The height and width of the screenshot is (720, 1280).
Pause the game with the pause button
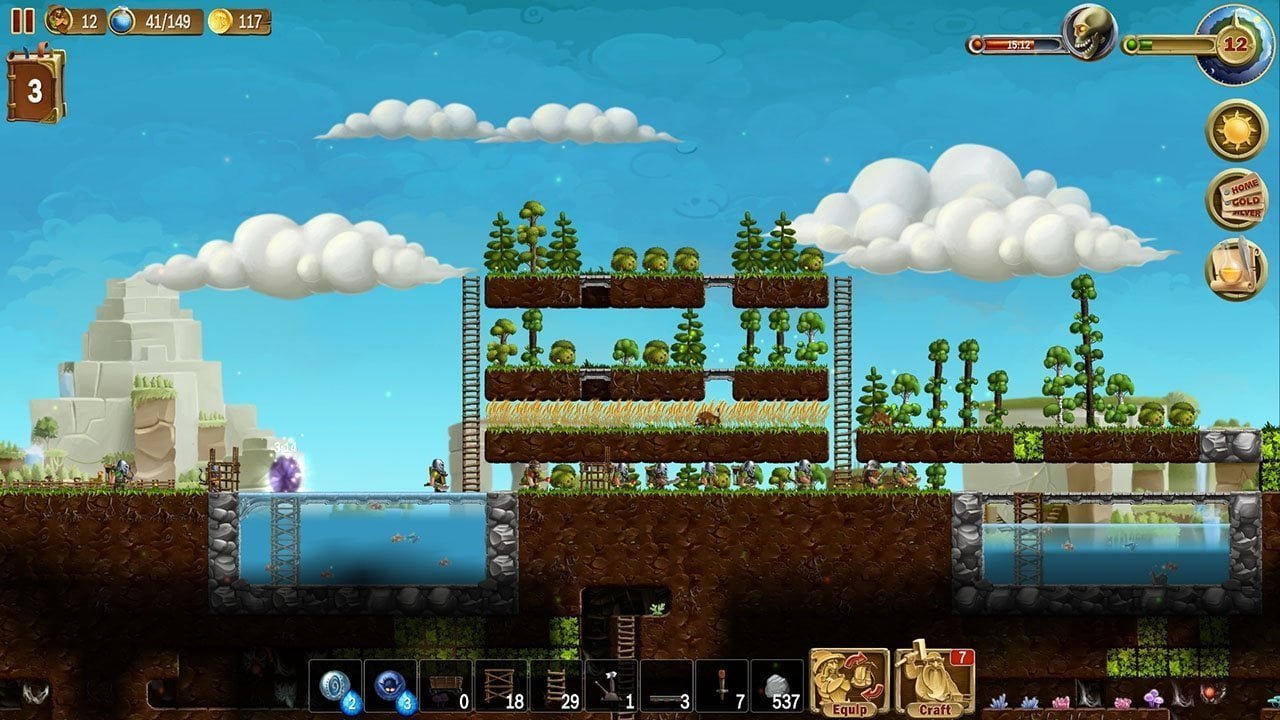tap(22, 20)
